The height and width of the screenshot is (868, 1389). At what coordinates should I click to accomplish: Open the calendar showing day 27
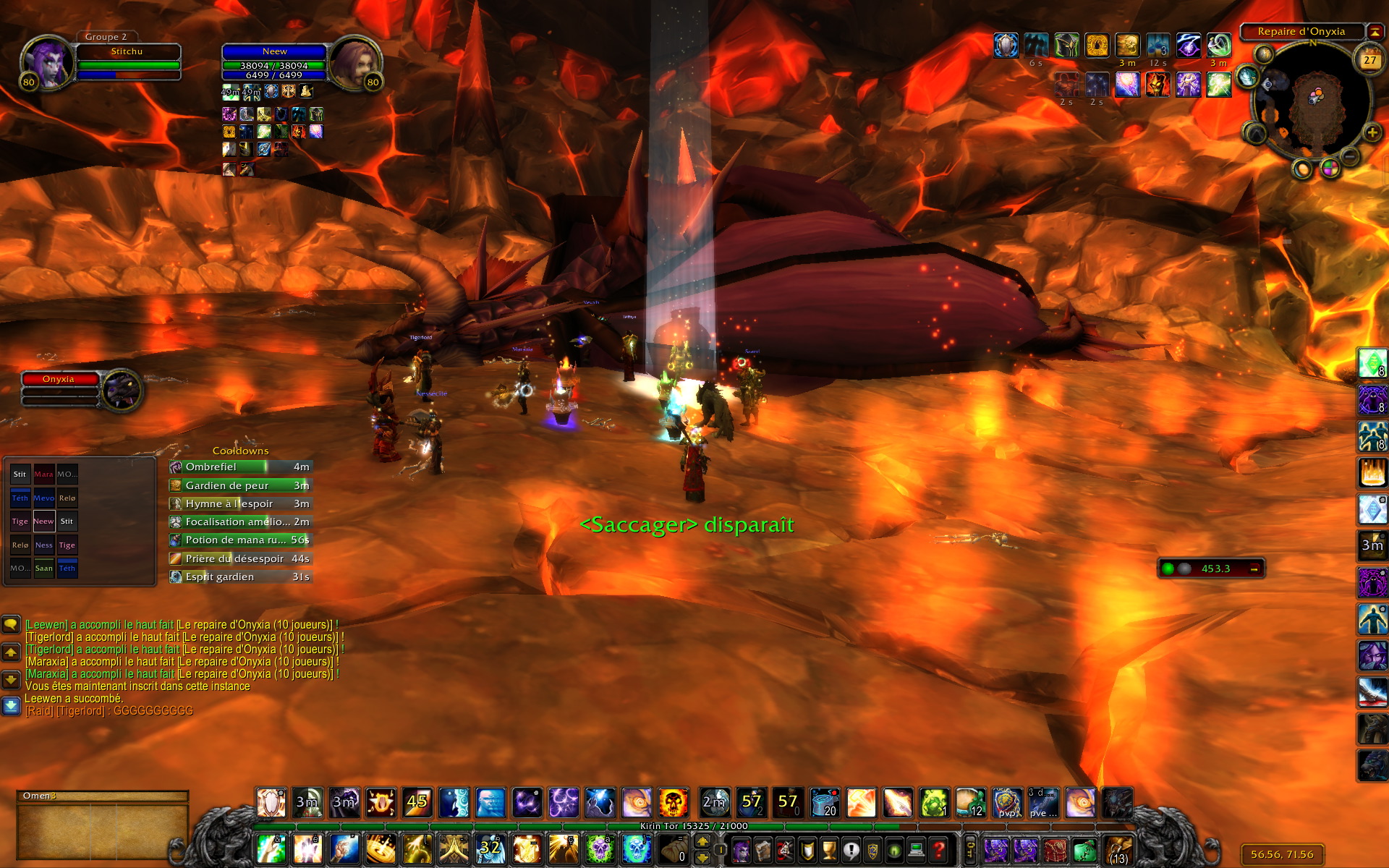click(1369, 60)
